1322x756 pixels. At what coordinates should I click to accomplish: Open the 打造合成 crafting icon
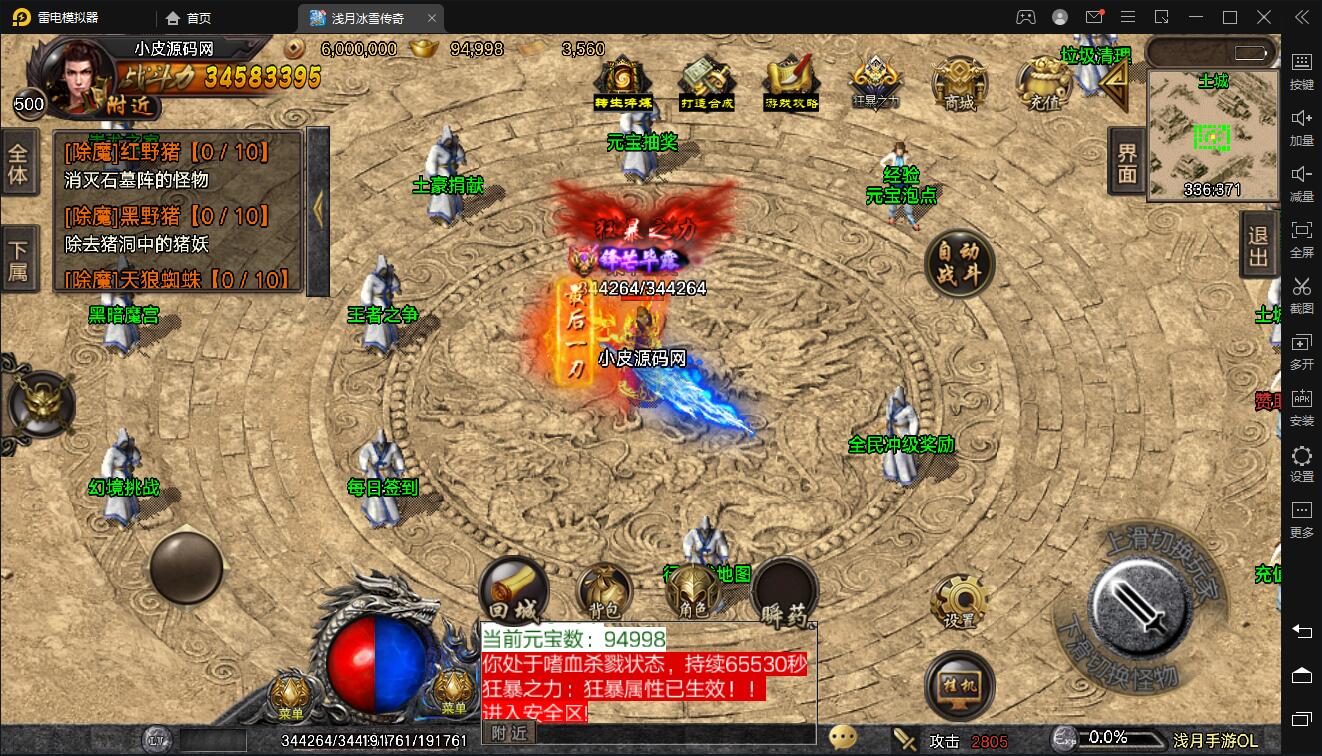pyautogui.click(x=707, y=82)
